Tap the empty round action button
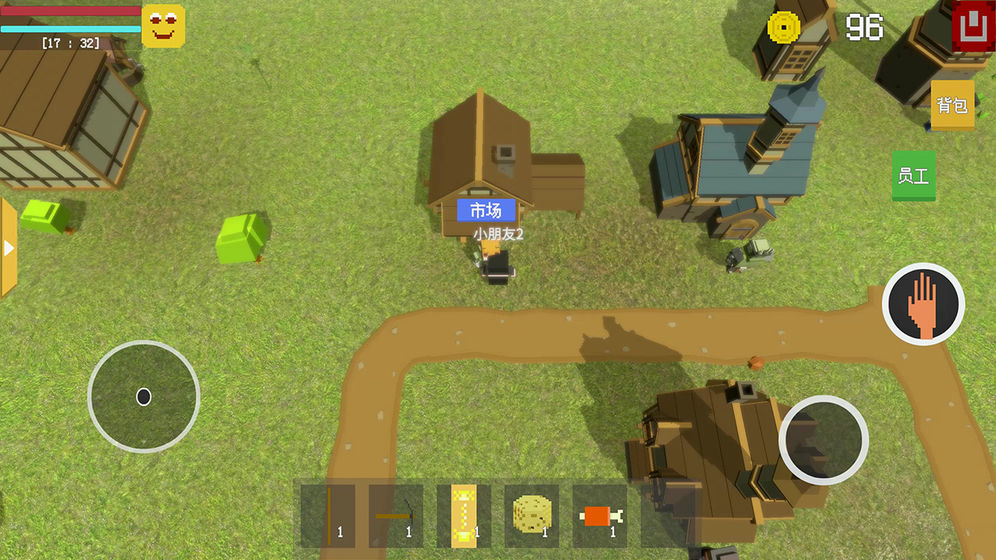 point(823,440)
